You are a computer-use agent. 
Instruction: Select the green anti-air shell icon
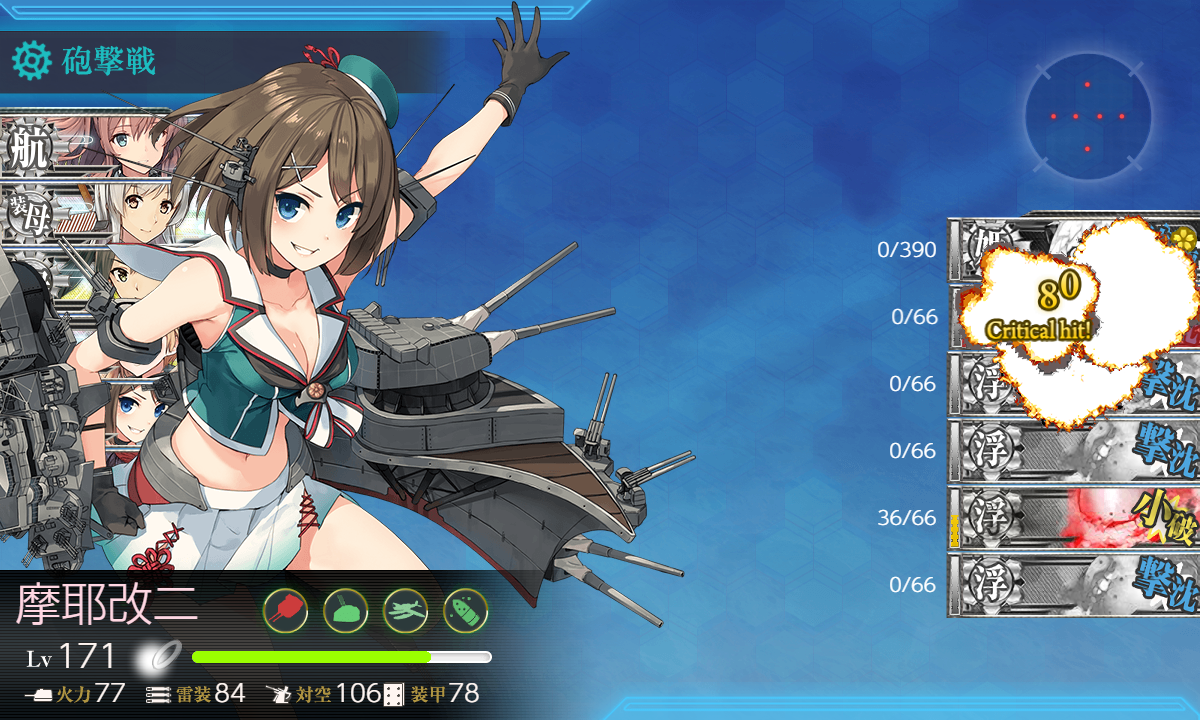(465, 609)
